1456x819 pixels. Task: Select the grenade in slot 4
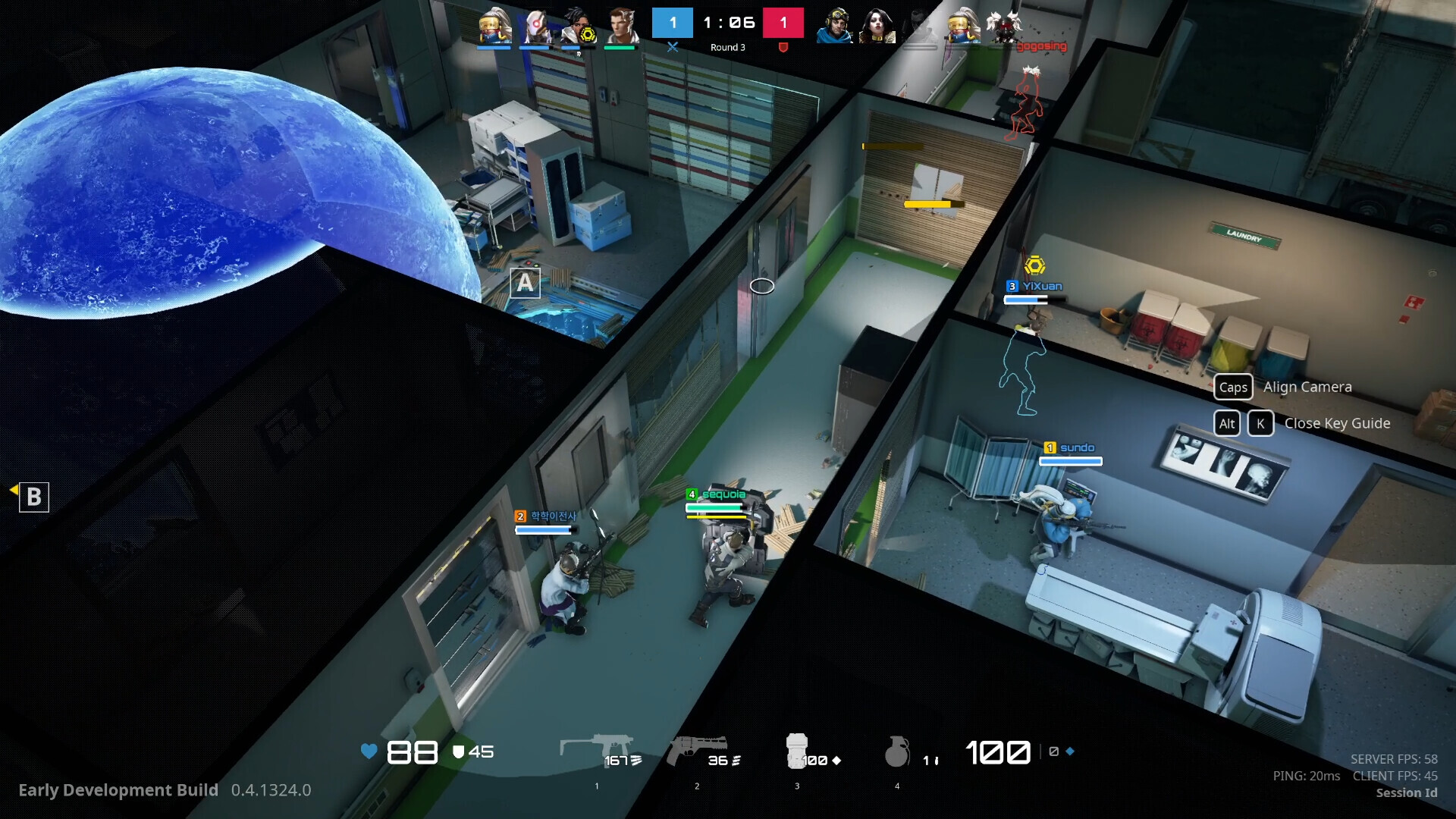(x=899, y=751)
